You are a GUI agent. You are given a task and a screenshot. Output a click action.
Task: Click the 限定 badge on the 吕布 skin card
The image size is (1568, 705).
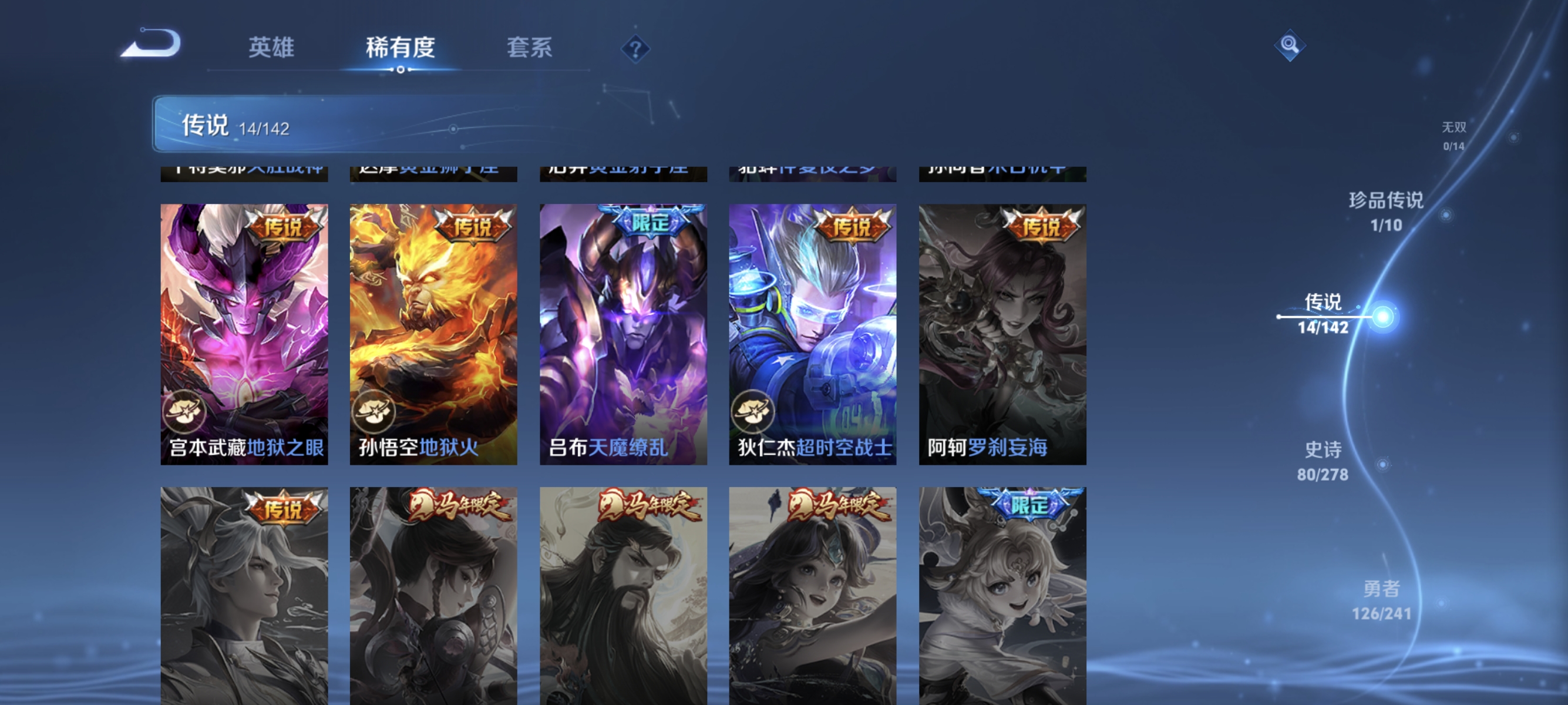tap(648, 223)
